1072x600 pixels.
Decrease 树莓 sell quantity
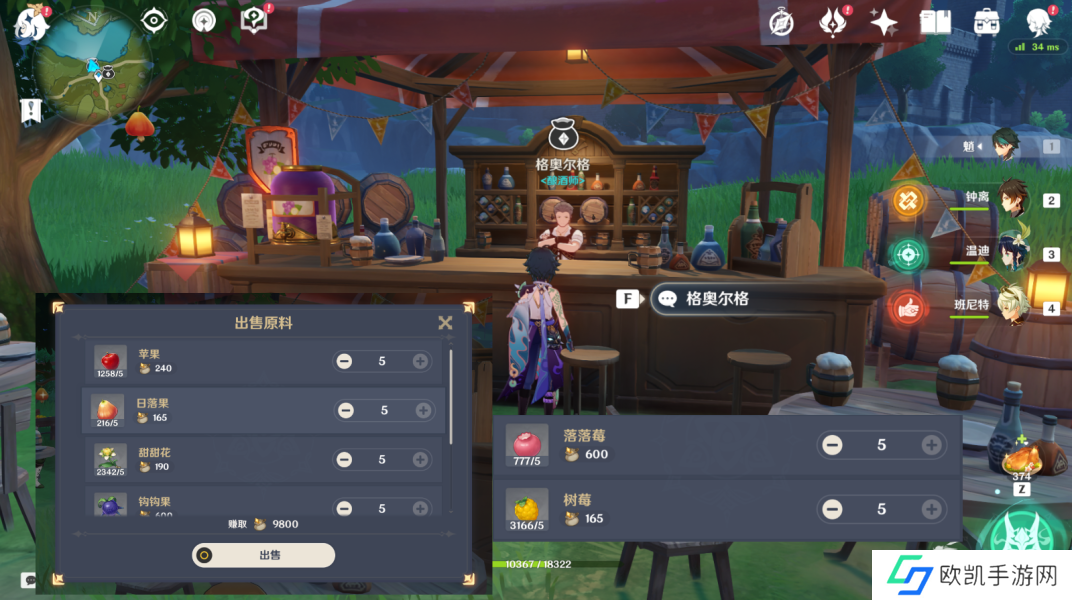click(832, 509)
